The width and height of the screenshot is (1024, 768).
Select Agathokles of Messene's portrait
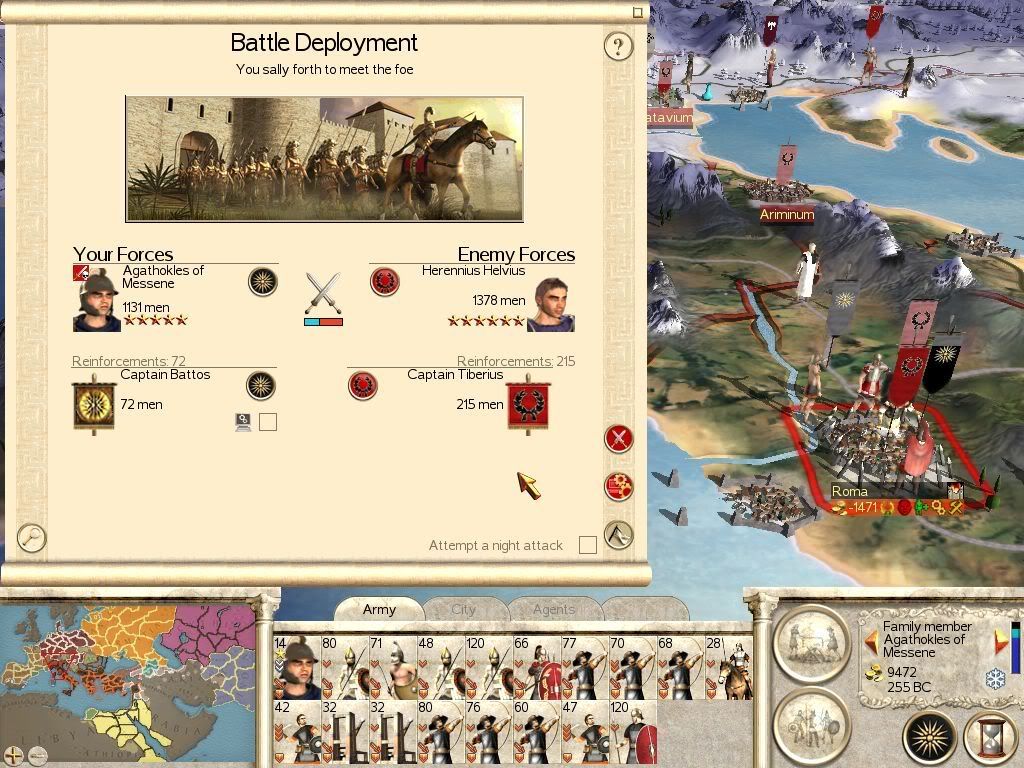click(x=96, y=300)
